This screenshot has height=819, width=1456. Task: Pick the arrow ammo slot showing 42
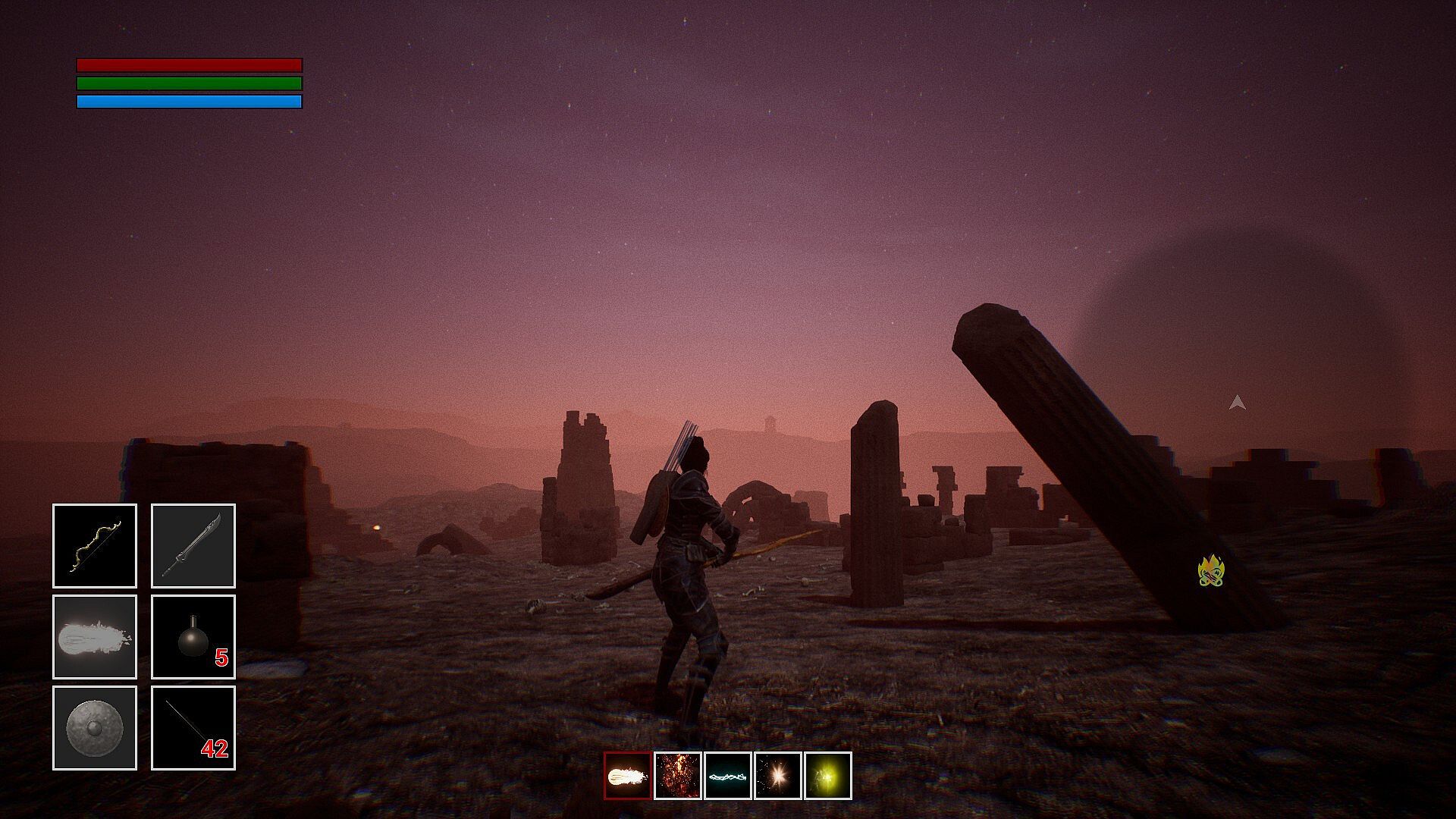tap(193, 728)
